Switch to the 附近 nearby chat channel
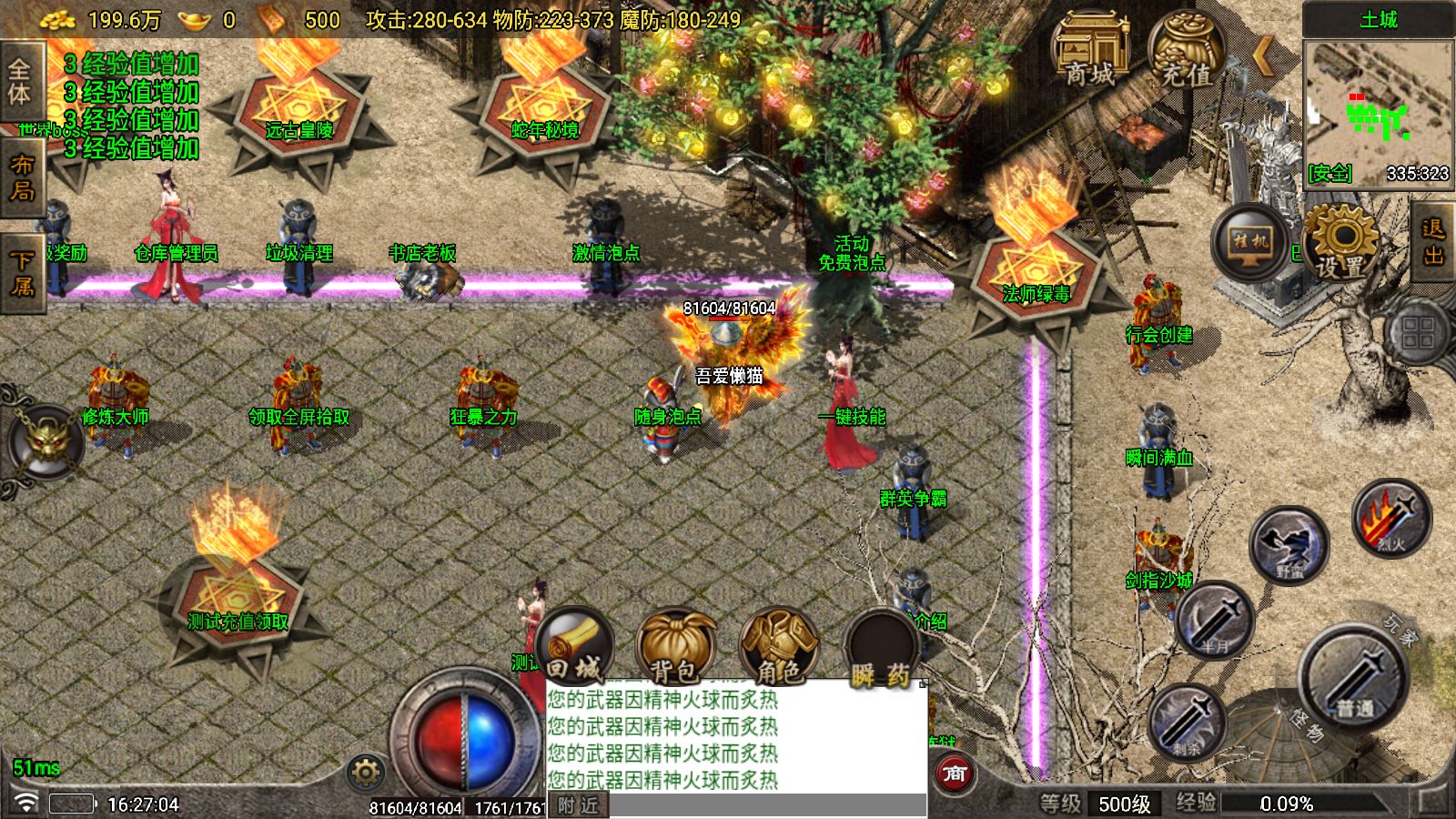1456x819 pixels. (578, 806)
